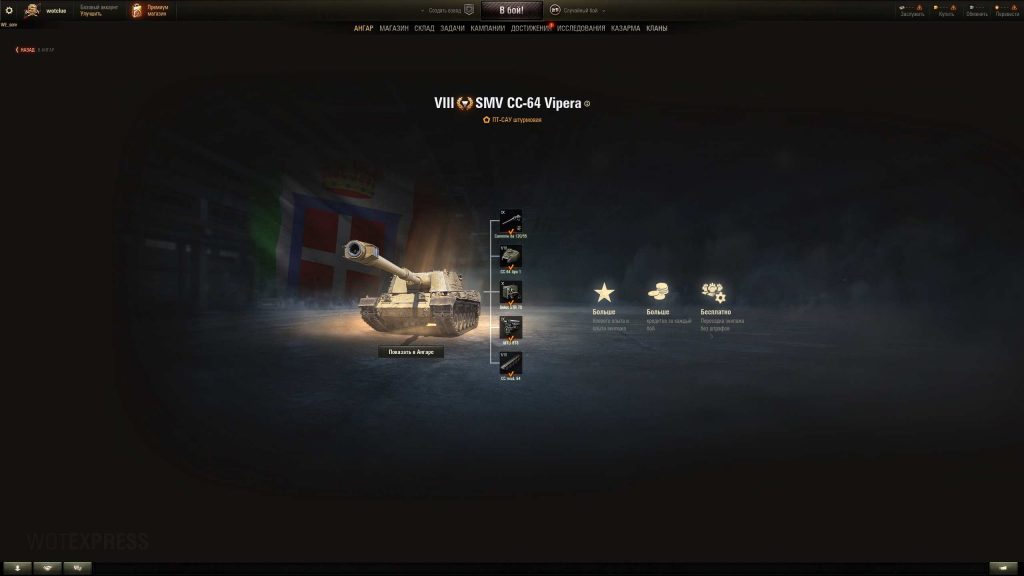Open the «Задачи» tab
The width and height of the screenshot is (1024, 576).
pos(452,28)
